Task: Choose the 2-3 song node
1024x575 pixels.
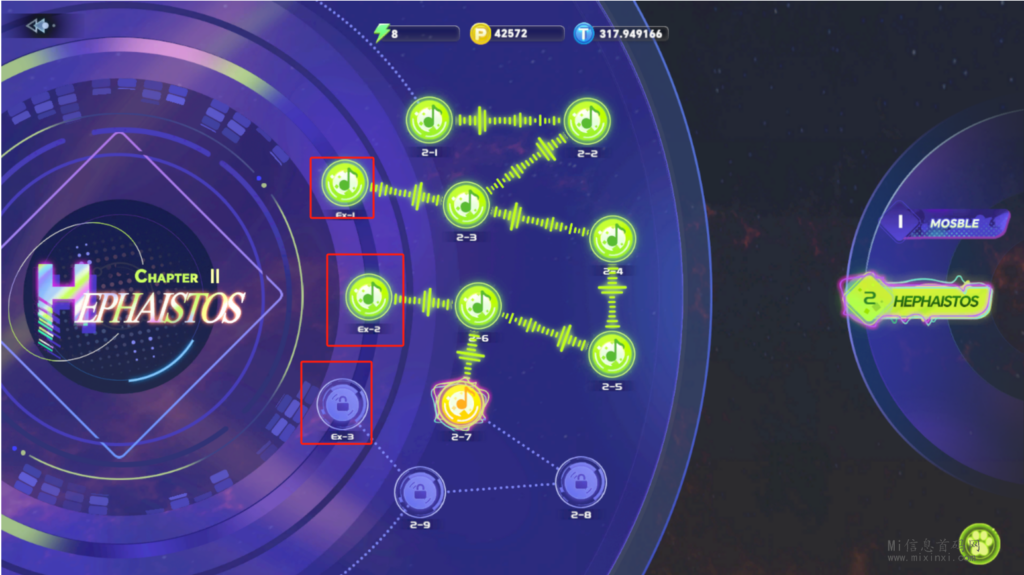Action: 466,205
